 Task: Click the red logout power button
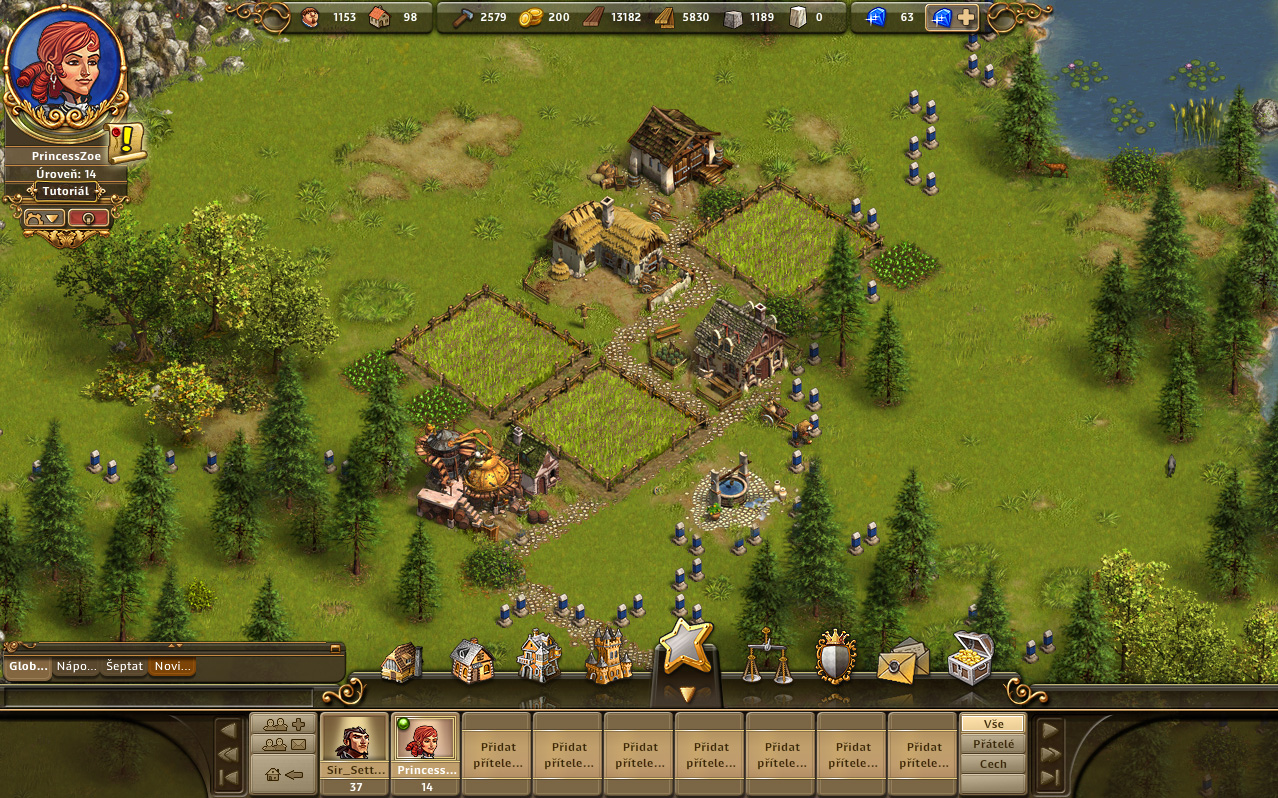89,217
